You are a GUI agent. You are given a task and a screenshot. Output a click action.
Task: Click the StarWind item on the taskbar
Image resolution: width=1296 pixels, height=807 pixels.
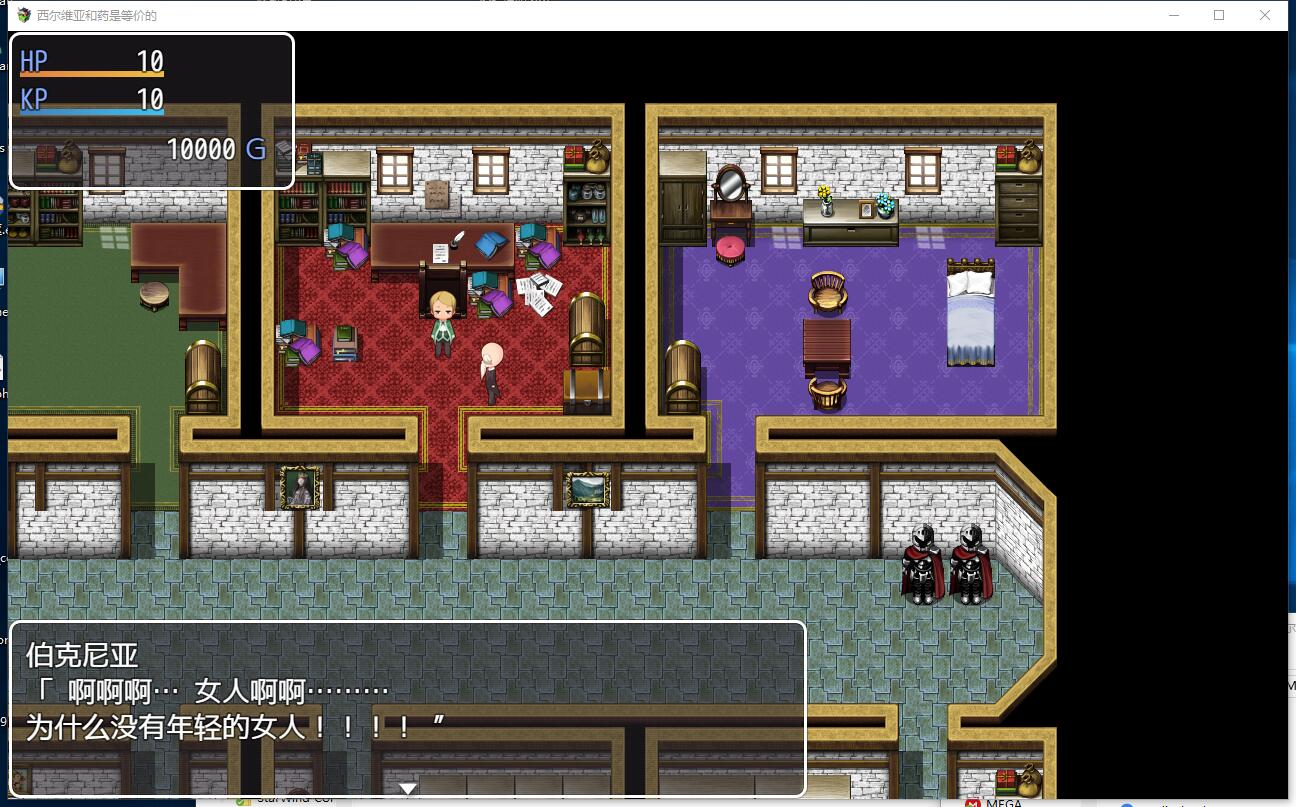point(288,801)
